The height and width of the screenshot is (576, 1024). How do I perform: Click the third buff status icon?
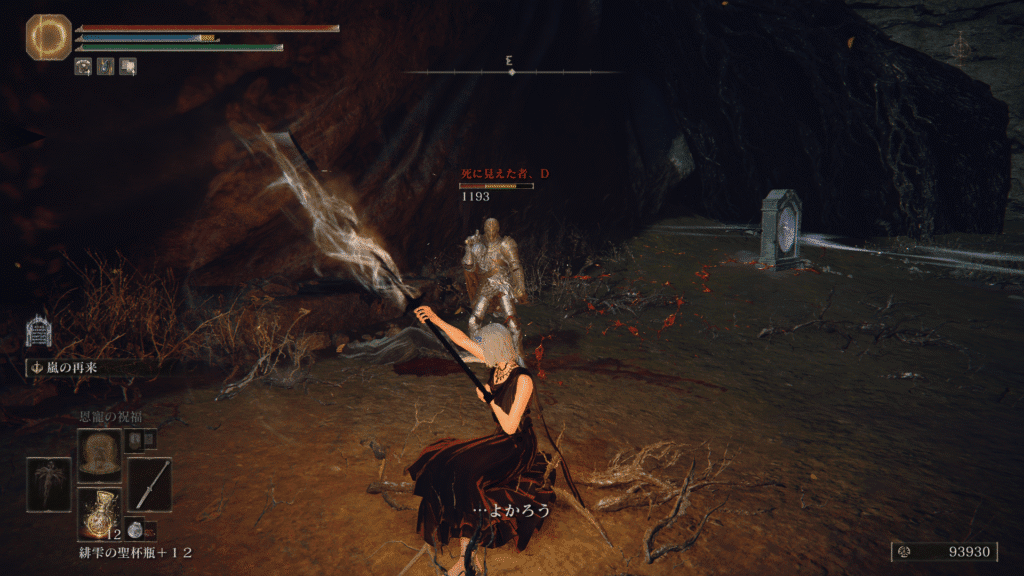(128, 67)
